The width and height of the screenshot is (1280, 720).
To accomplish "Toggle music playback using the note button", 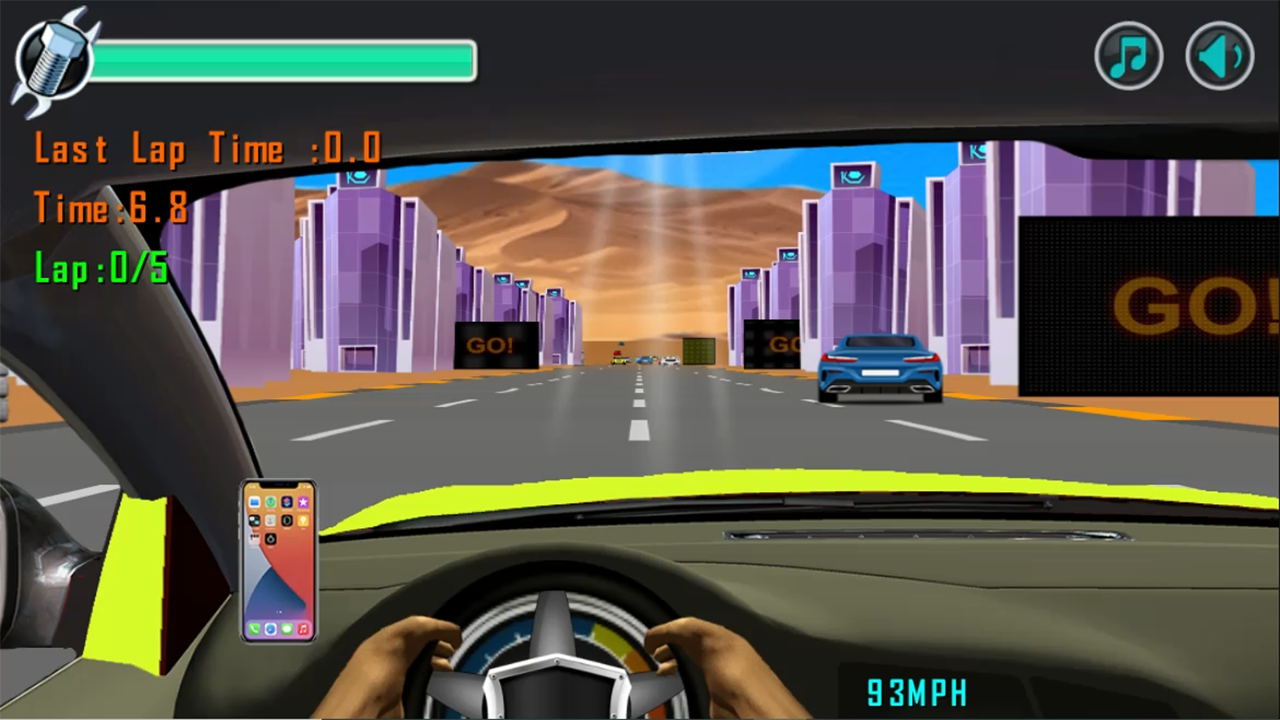I will point(1128,55).
